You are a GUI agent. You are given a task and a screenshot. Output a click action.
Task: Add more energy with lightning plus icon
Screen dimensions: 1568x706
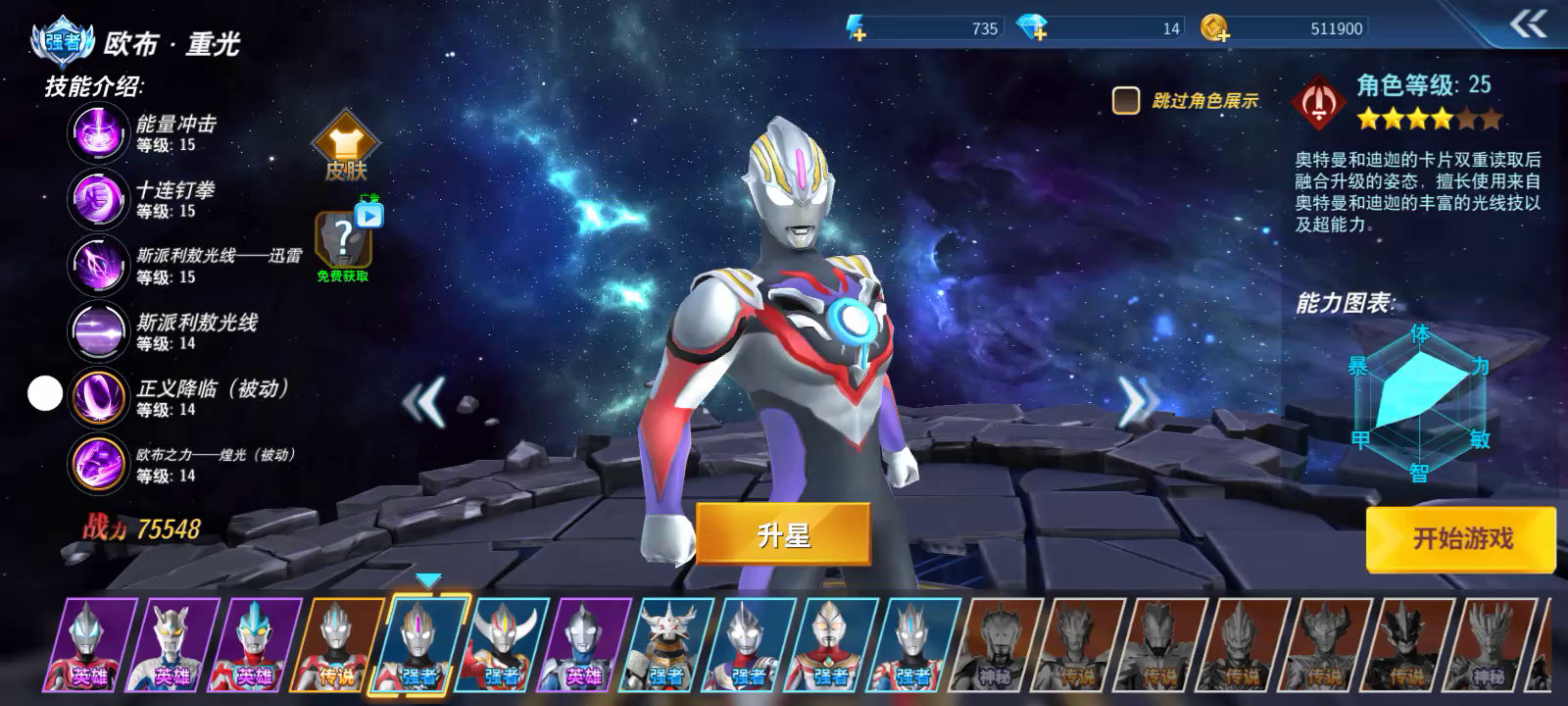coord(857,29)
